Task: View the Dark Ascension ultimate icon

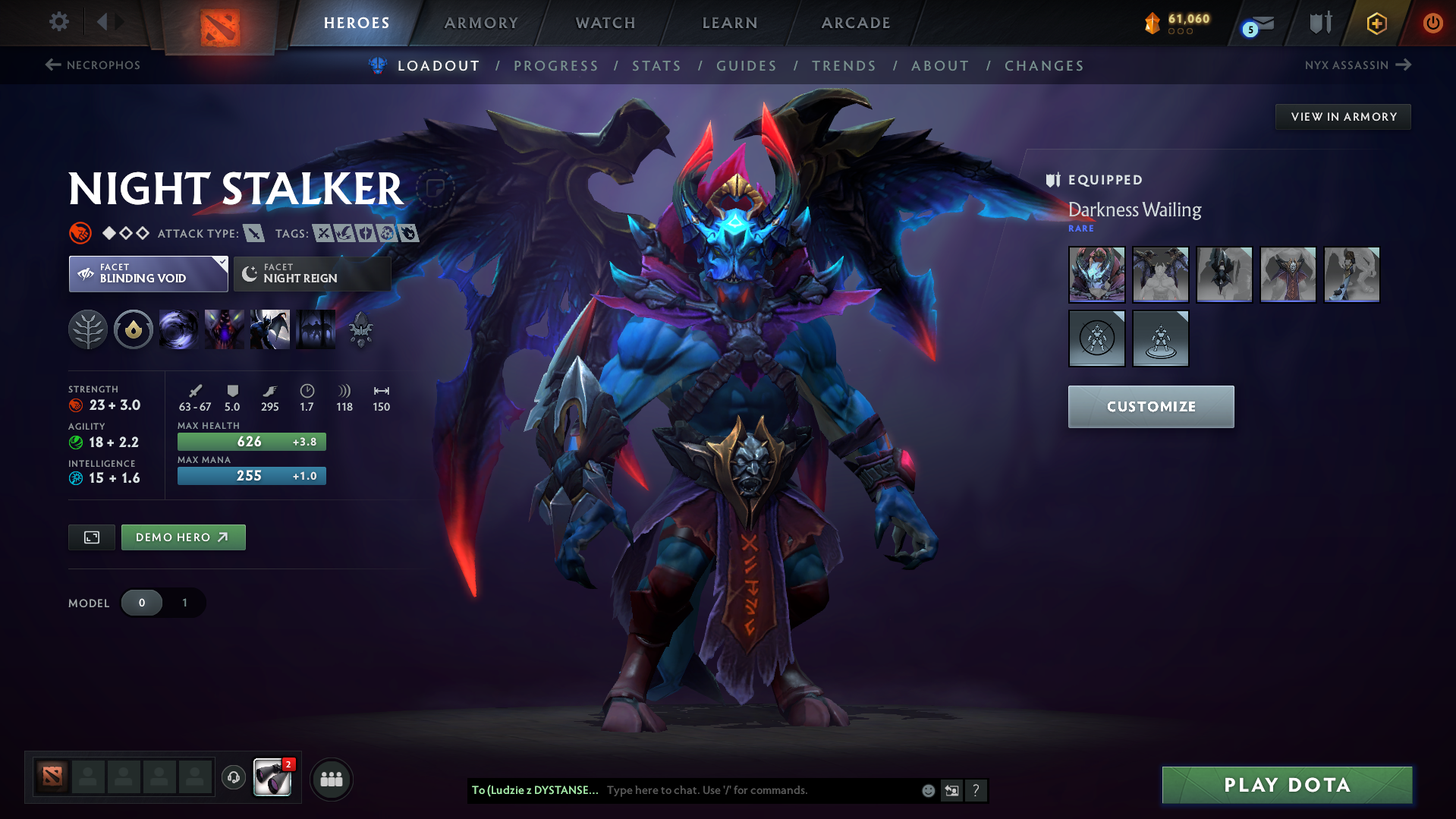Action: click(x=316, y=329)
